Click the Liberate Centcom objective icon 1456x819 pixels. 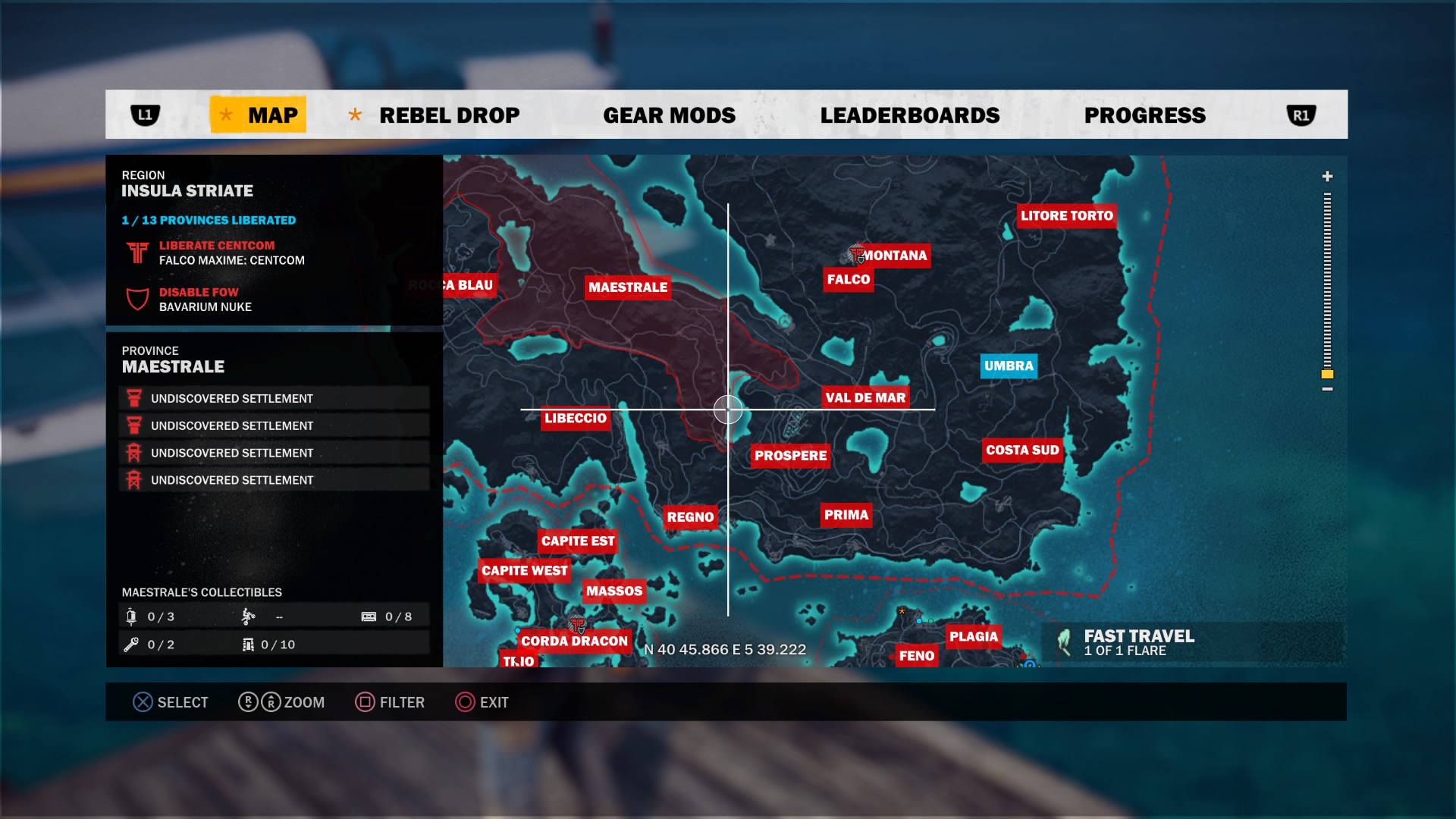pyautogui.click(x=136, y=253)
